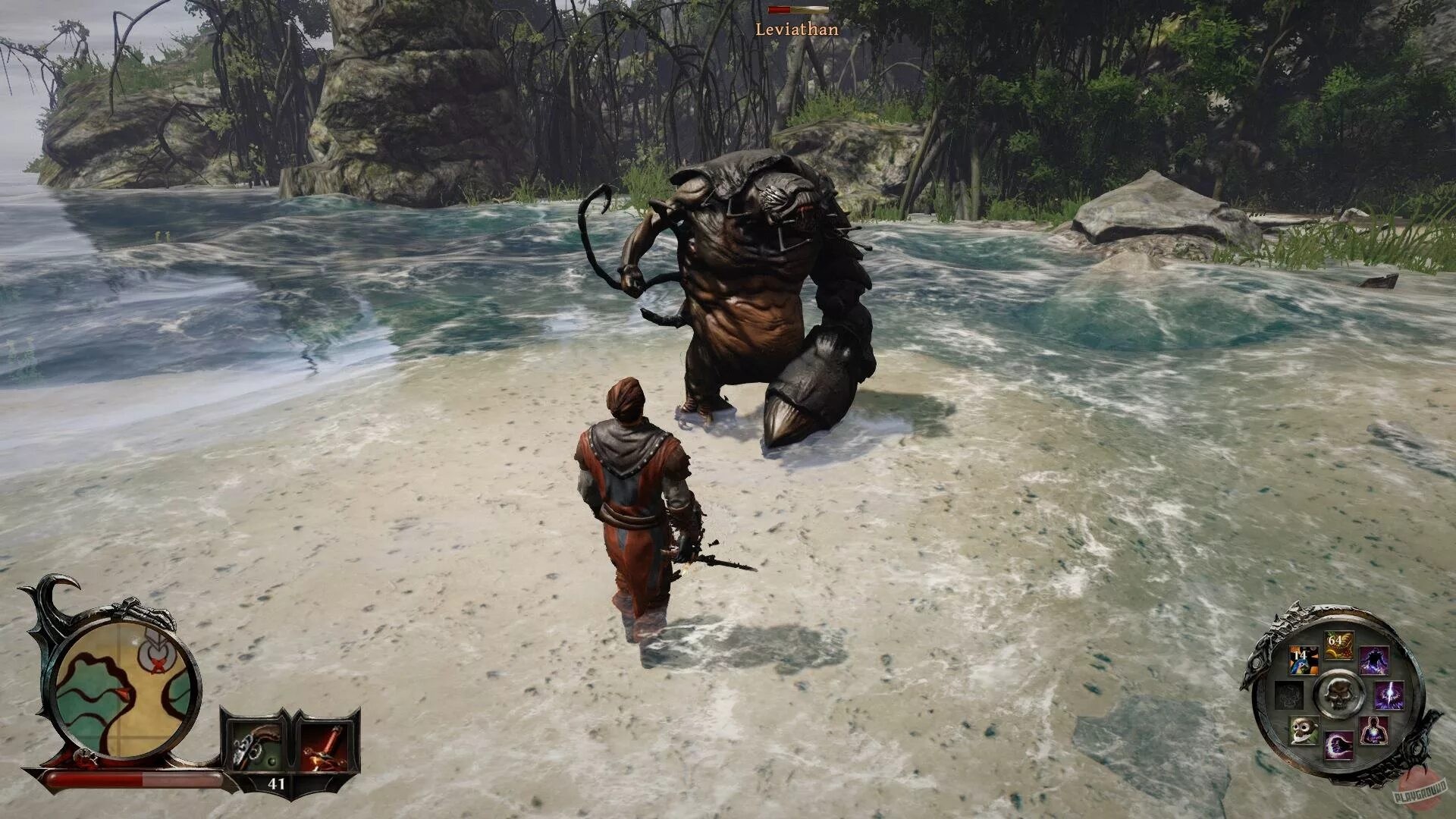Cast the purple lightning bolt spell

1389,695
